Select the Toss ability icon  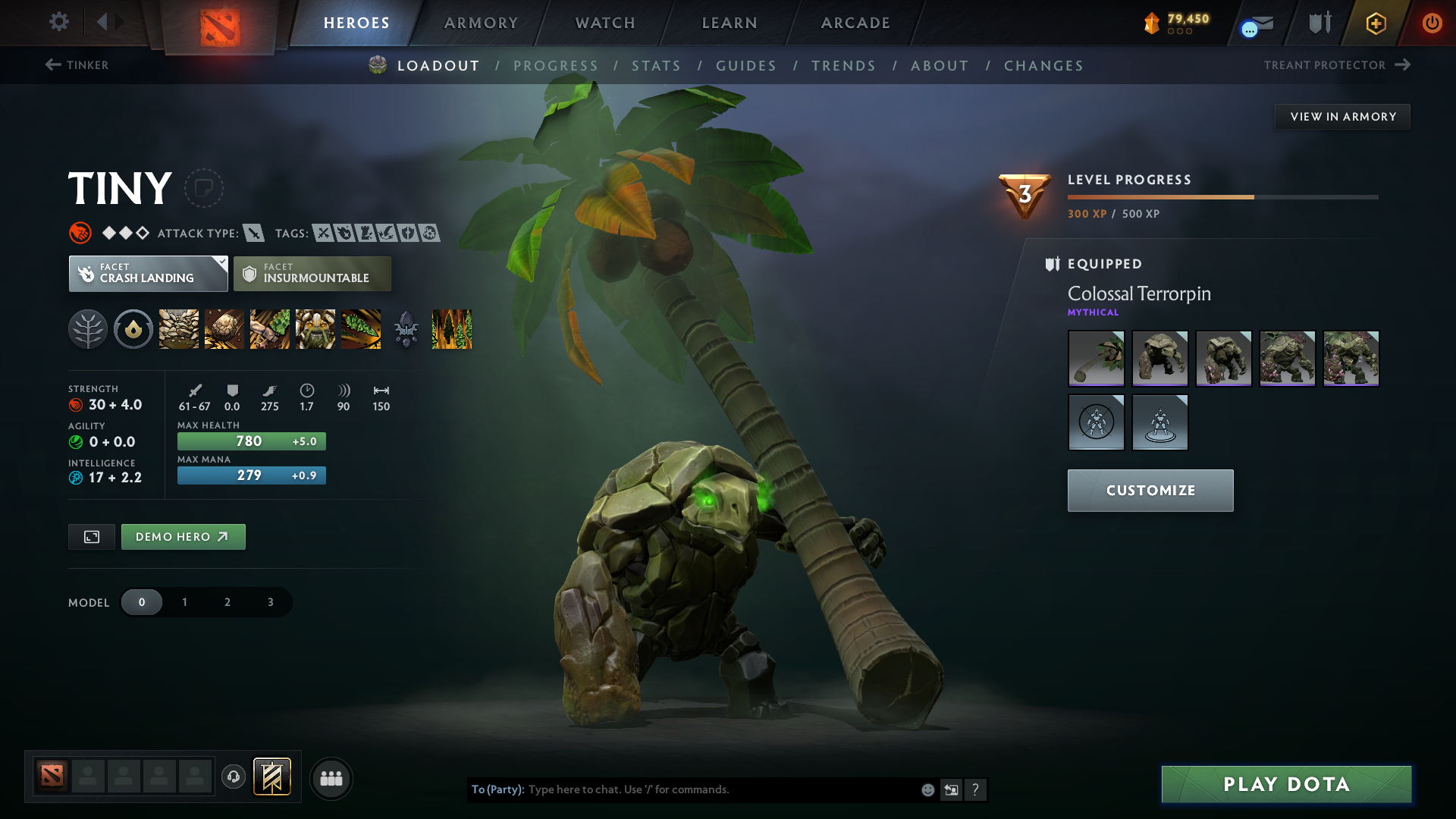pos(224,329)
